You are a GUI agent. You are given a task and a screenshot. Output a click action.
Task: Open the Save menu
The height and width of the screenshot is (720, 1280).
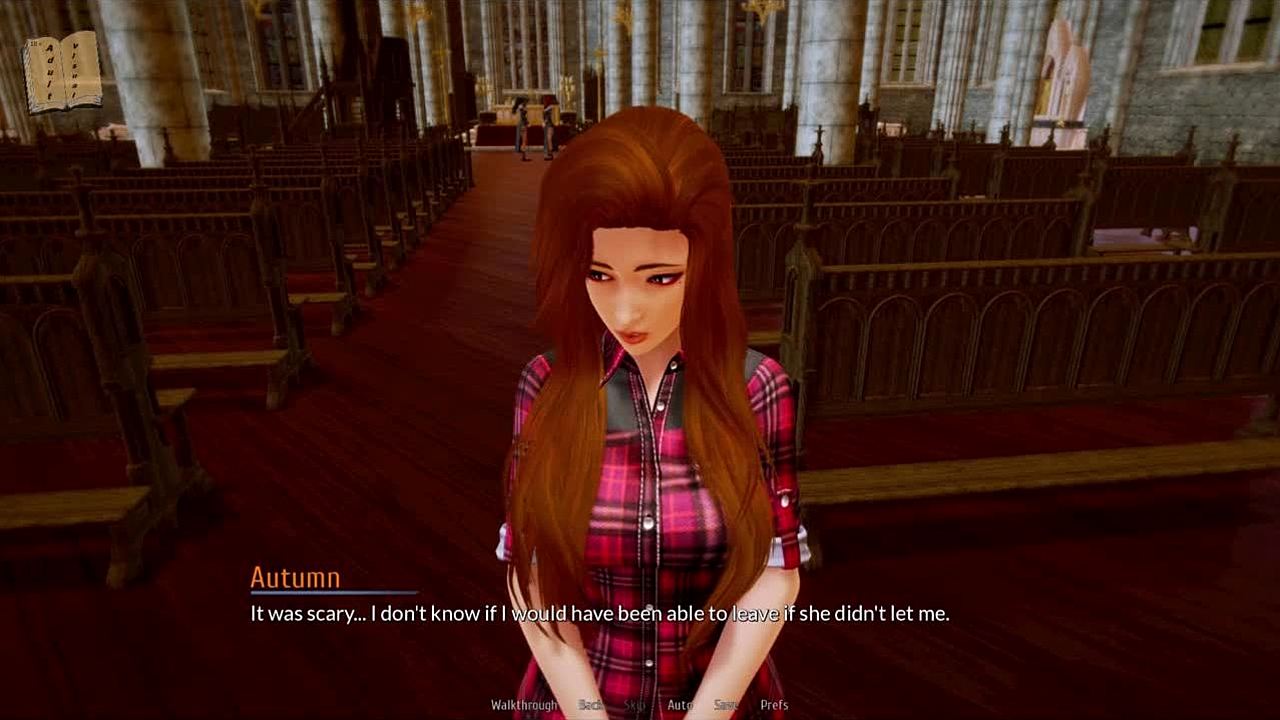(726, 705)
